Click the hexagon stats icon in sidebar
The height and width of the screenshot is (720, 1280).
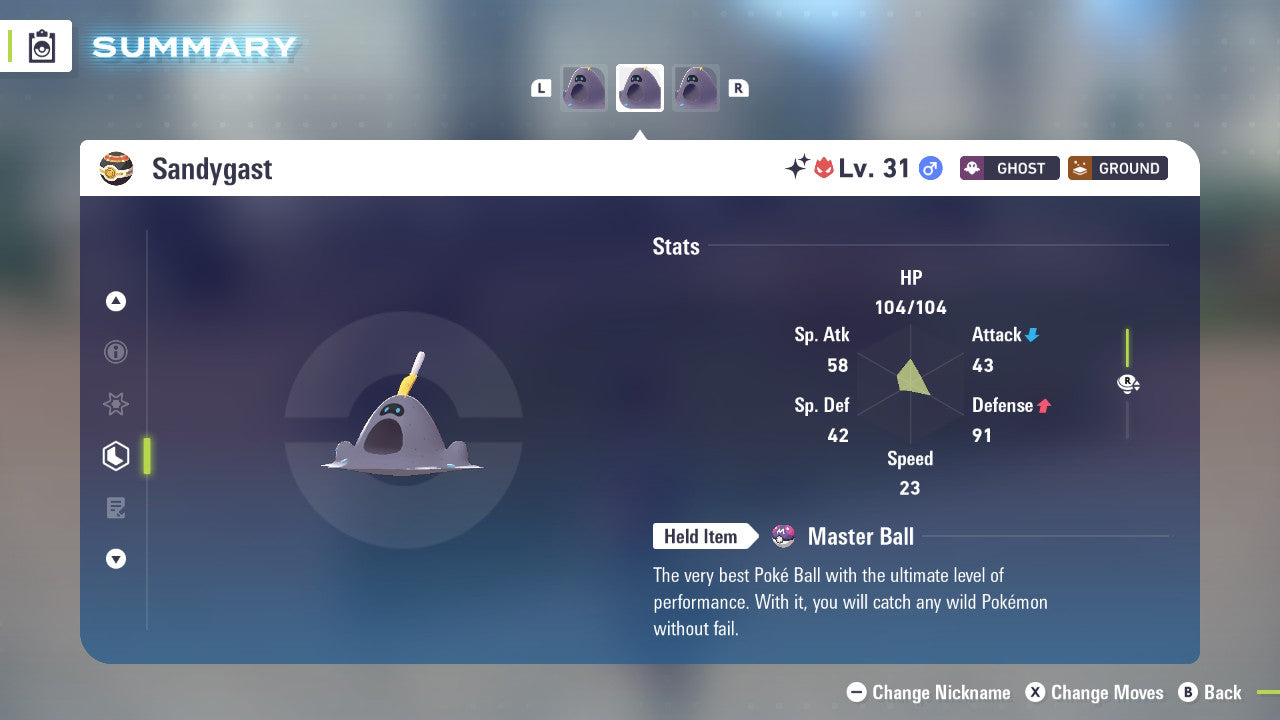click(116, 455)
